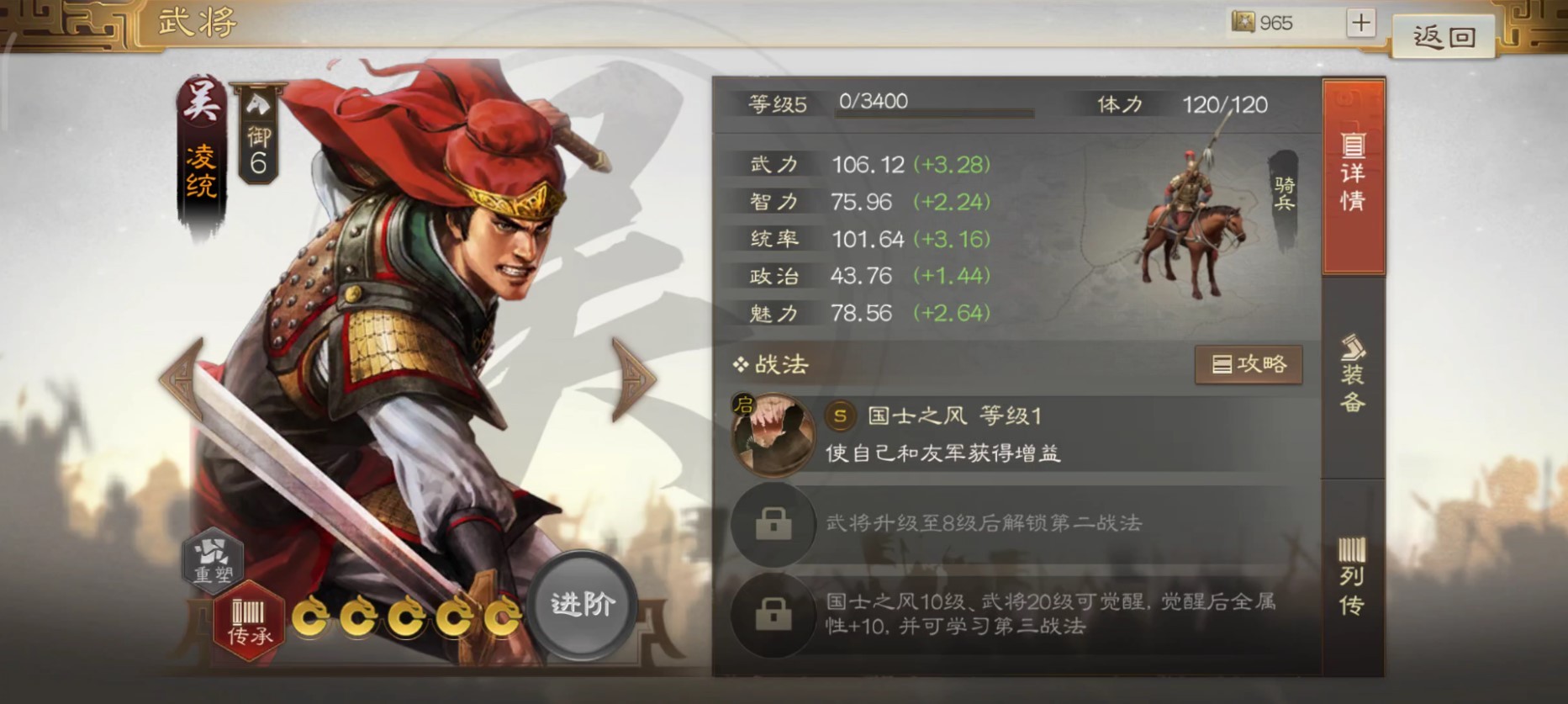Toggle the 启 marker on the skill
The height and width of the screenshot is (704, 1568).
[x=743, y=404]
